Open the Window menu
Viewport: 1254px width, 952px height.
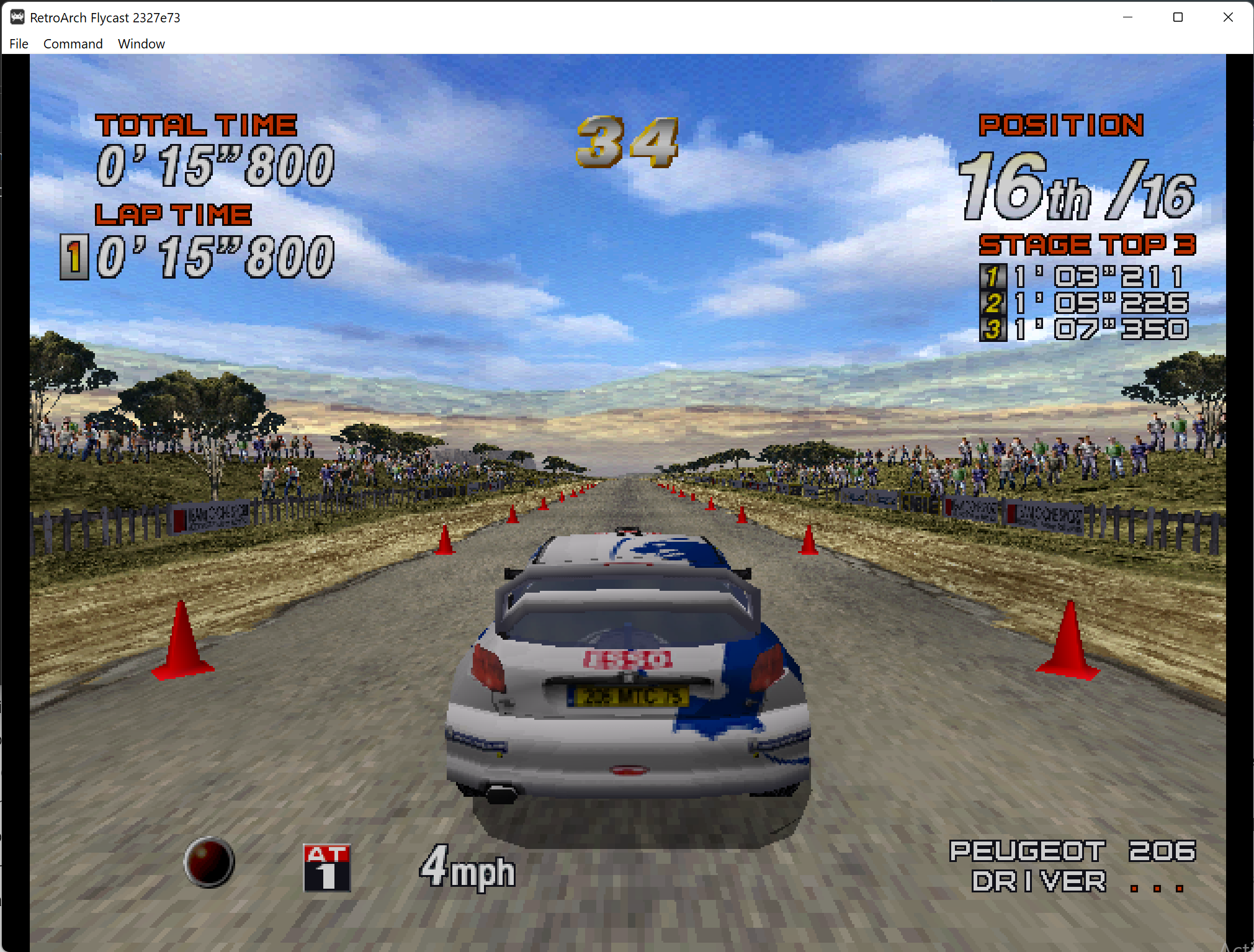coord(141,43)
